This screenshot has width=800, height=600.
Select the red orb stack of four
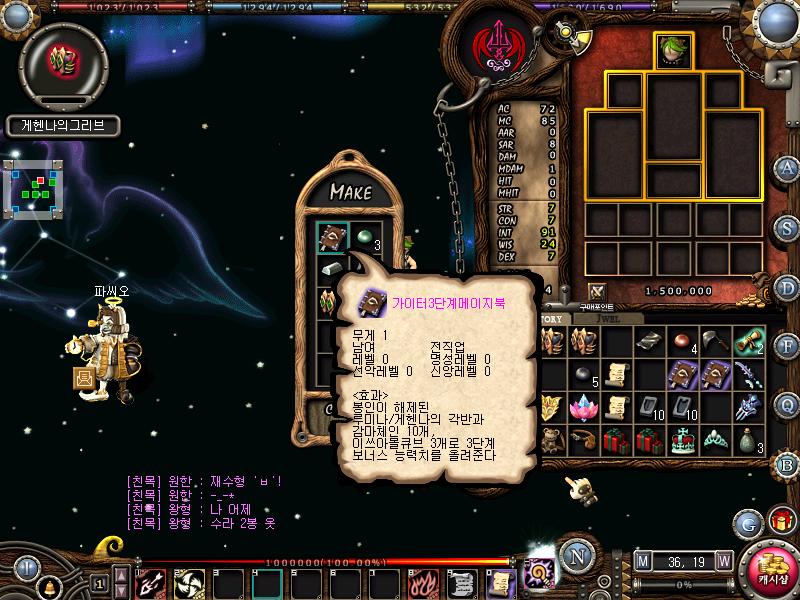[682, 342]
